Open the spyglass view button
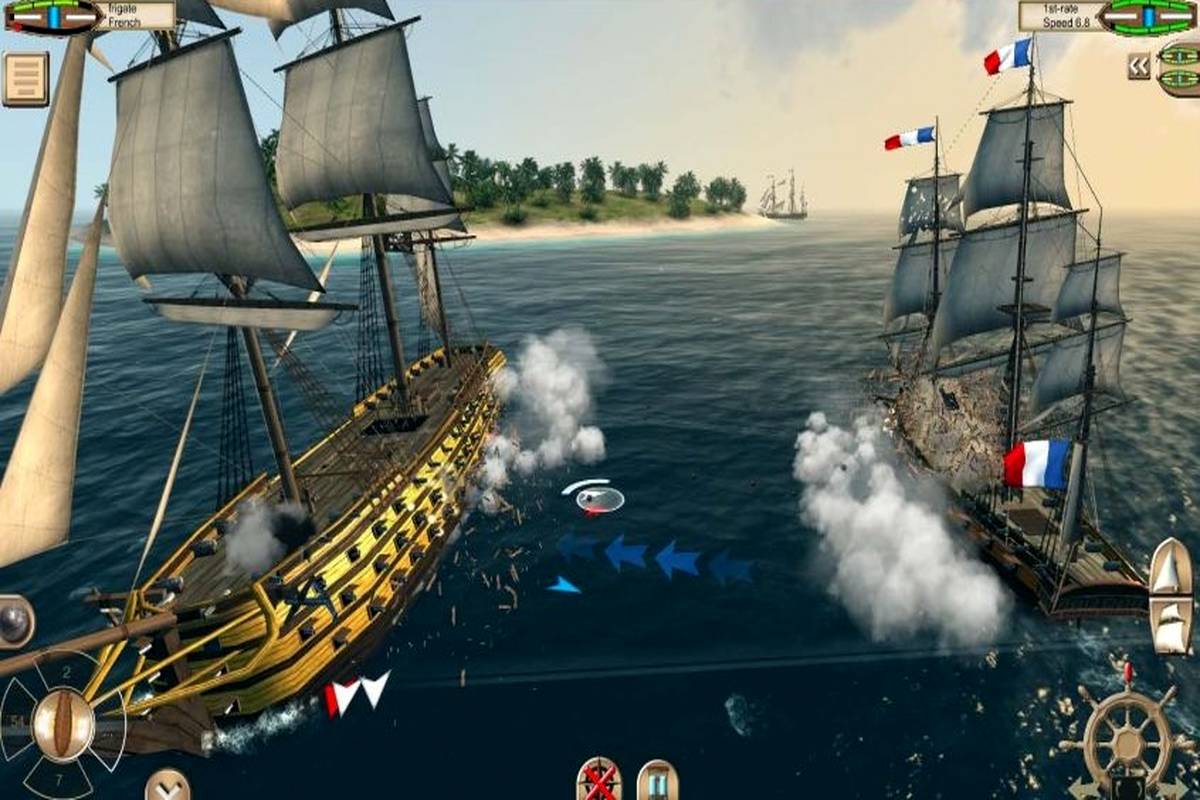1200x800 pixels. 657,780
